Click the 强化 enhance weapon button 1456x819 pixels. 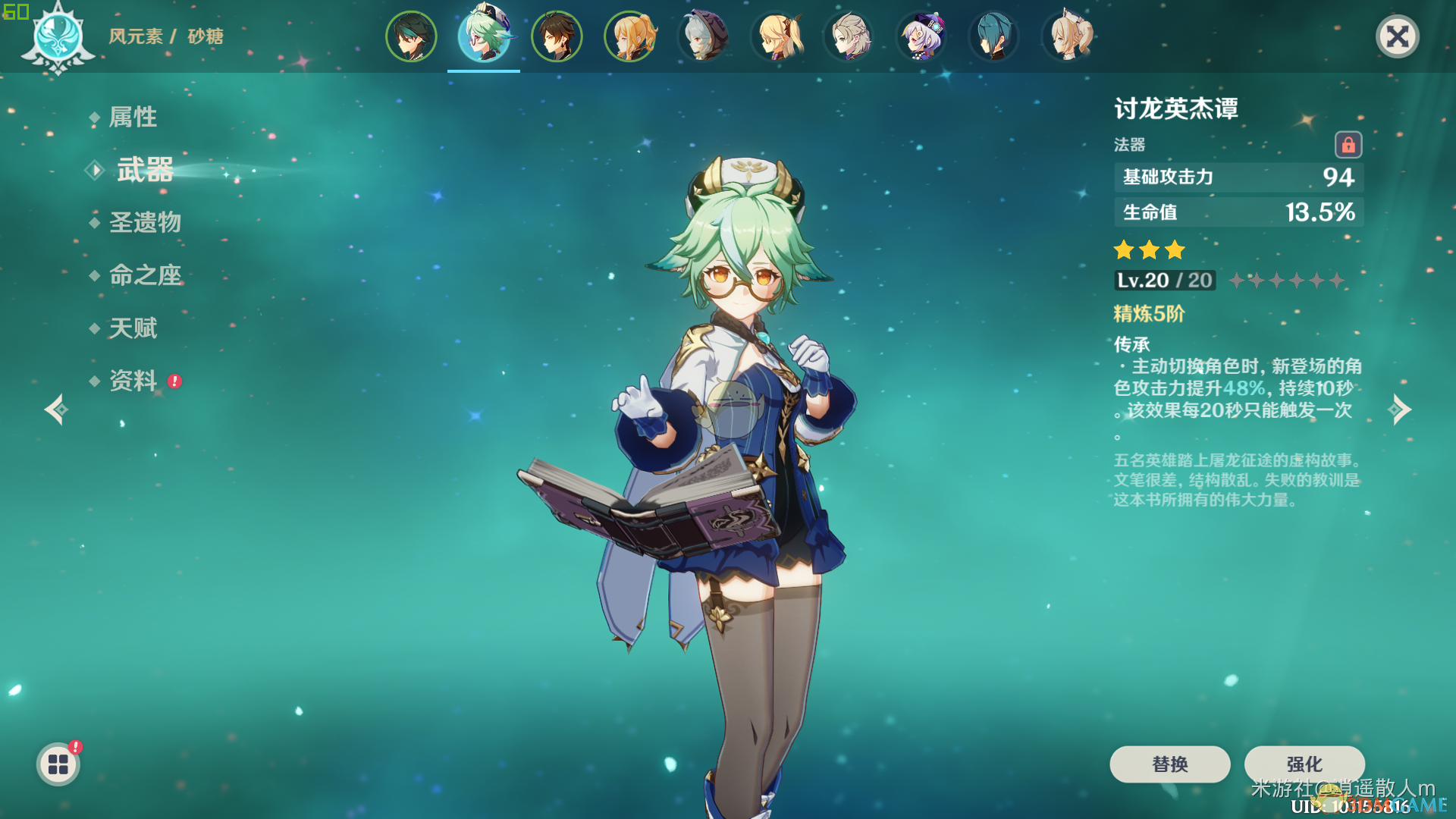(x=1304, y=764)
